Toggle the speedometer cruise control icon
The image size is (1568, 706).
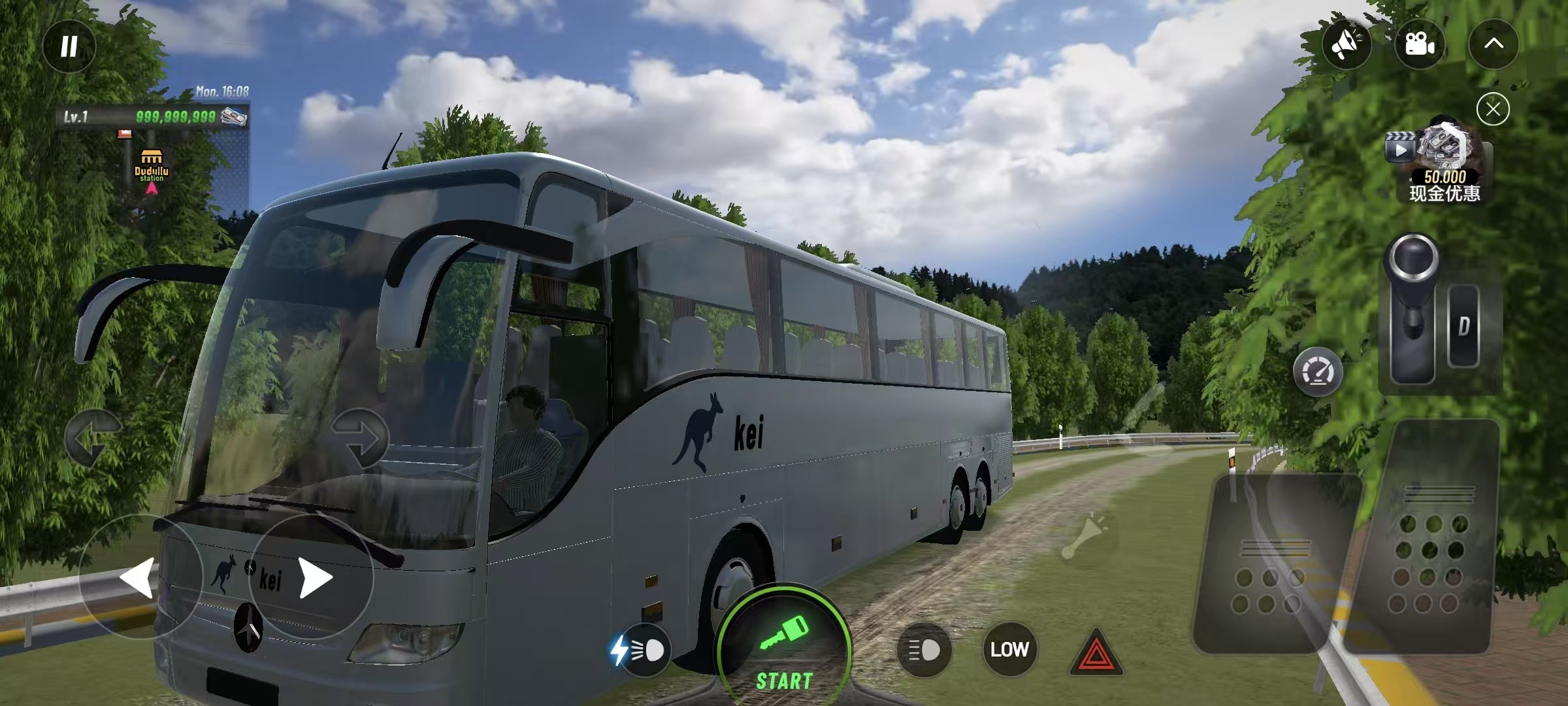pos(1318,373)
